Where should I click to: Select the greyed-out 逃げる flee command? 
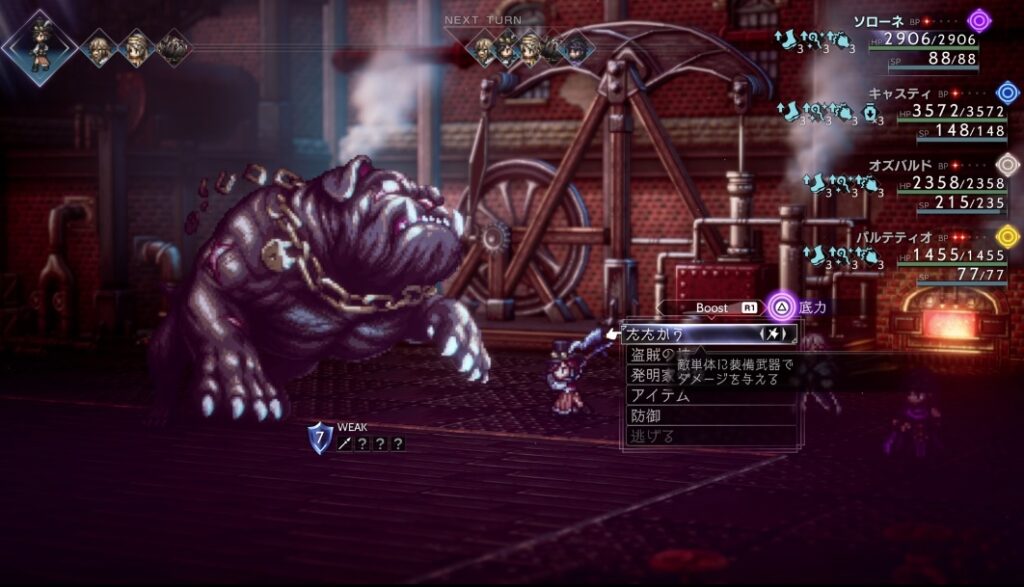pos(652,436)
